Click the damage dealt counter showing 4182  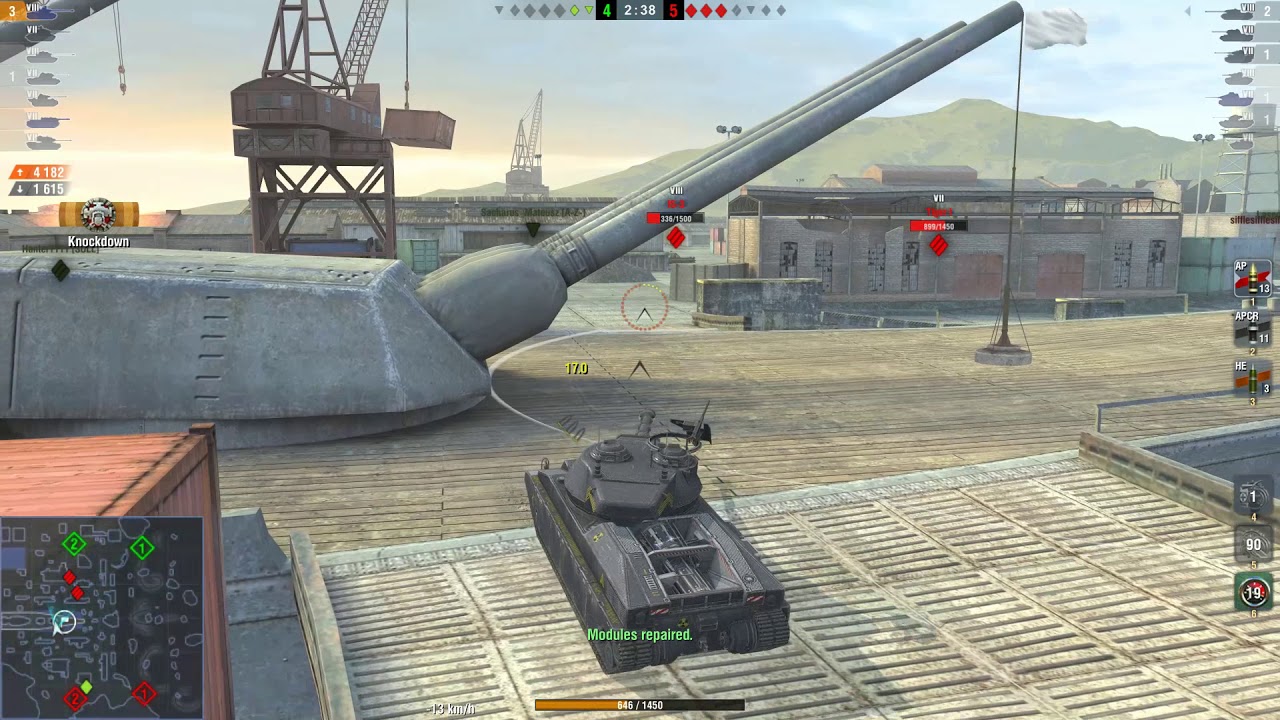point(38,171)
